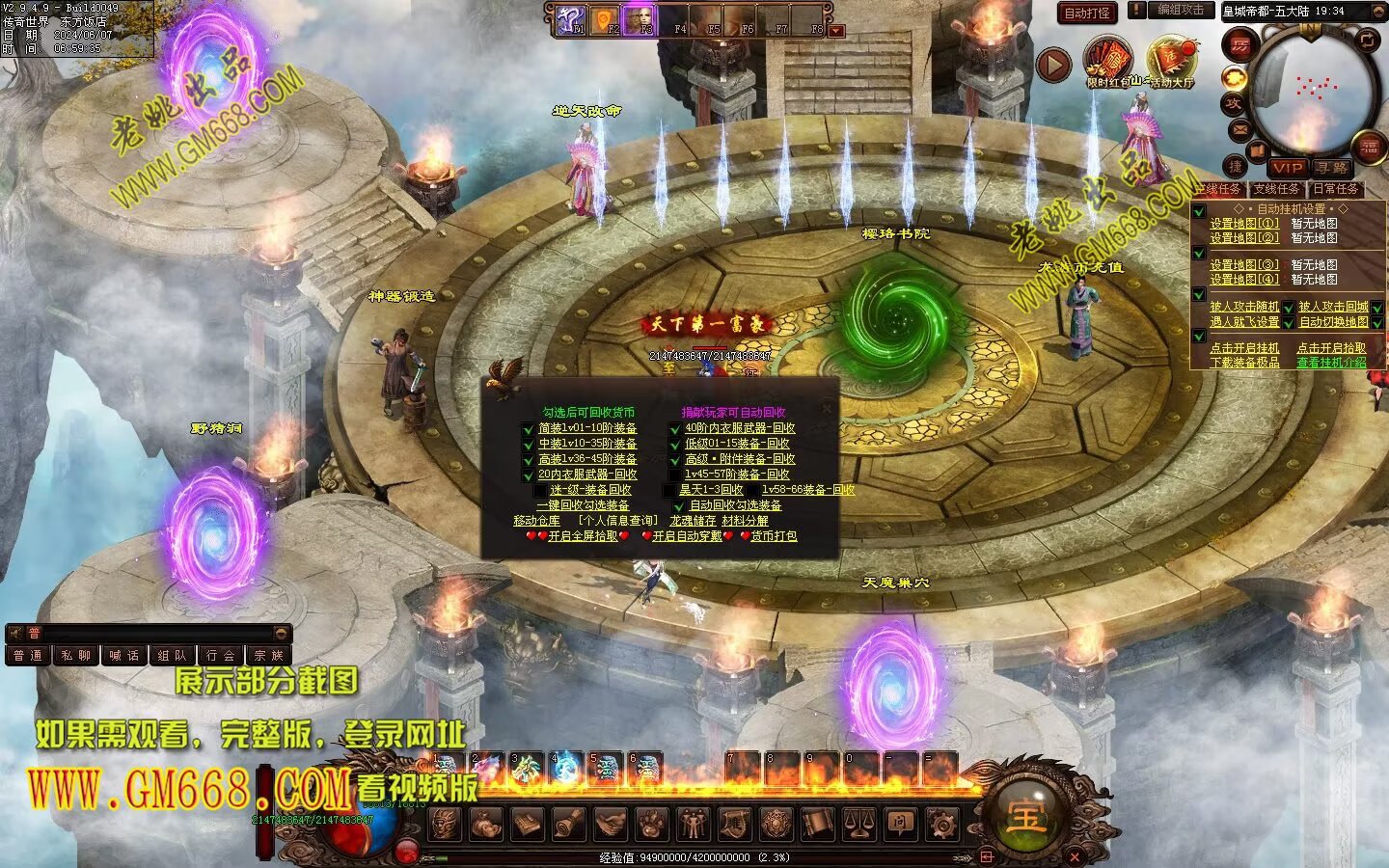
Task: Switch chat to the 私聊 private channel
Action: click(75, 656)
